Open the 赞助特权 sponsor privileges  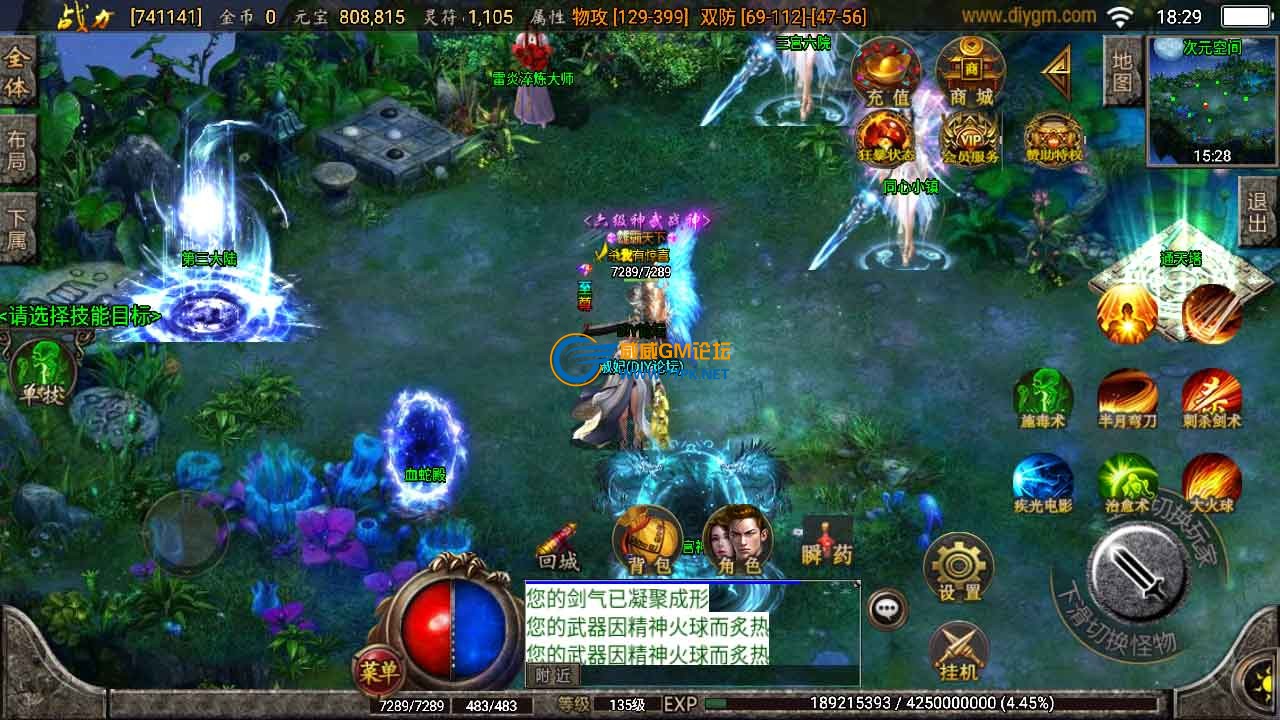tap(1054, 138)
